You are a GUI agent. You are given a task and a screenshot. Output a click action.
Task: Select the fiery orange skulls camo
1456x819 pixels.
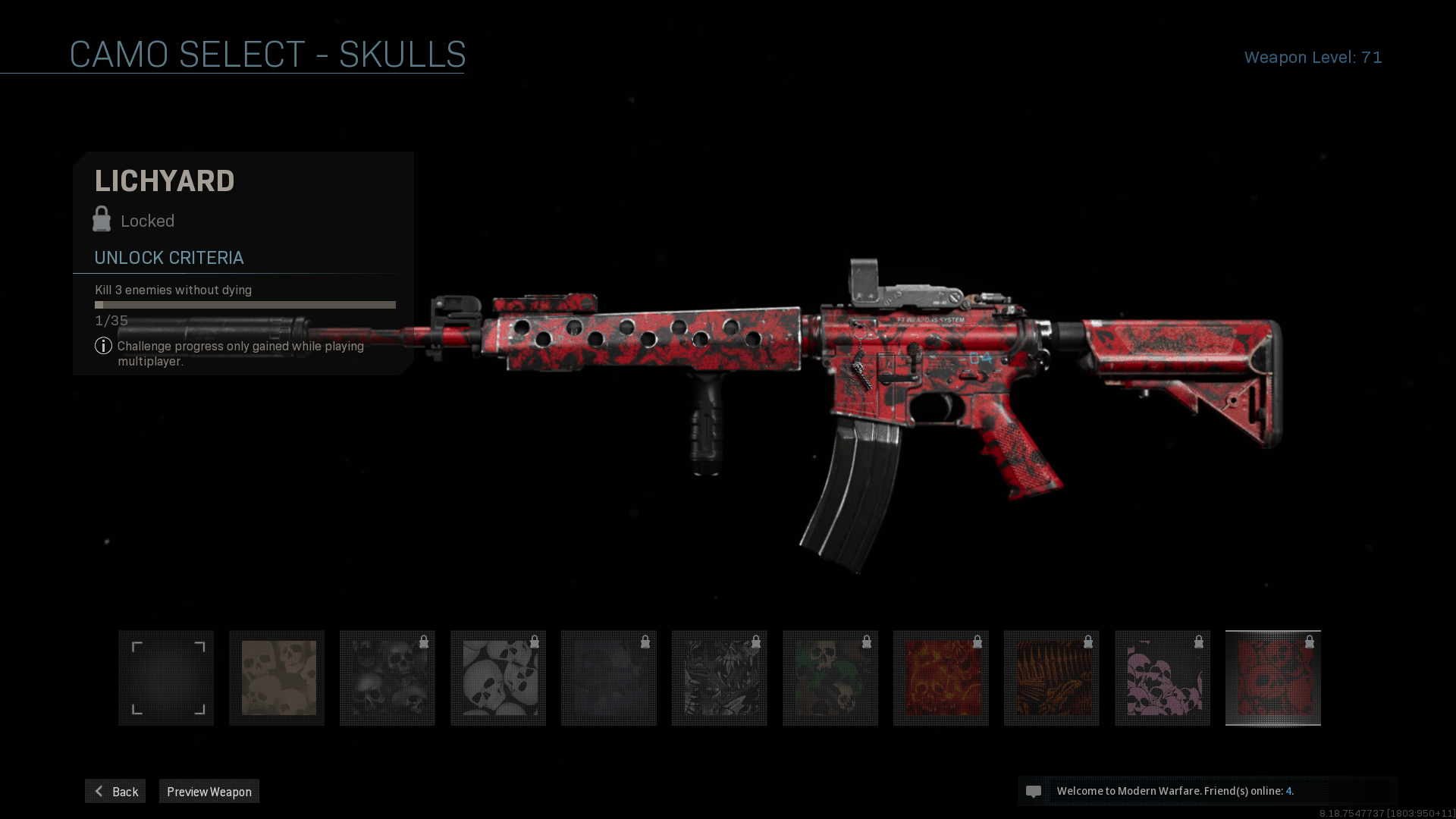(x=941, y=678)
